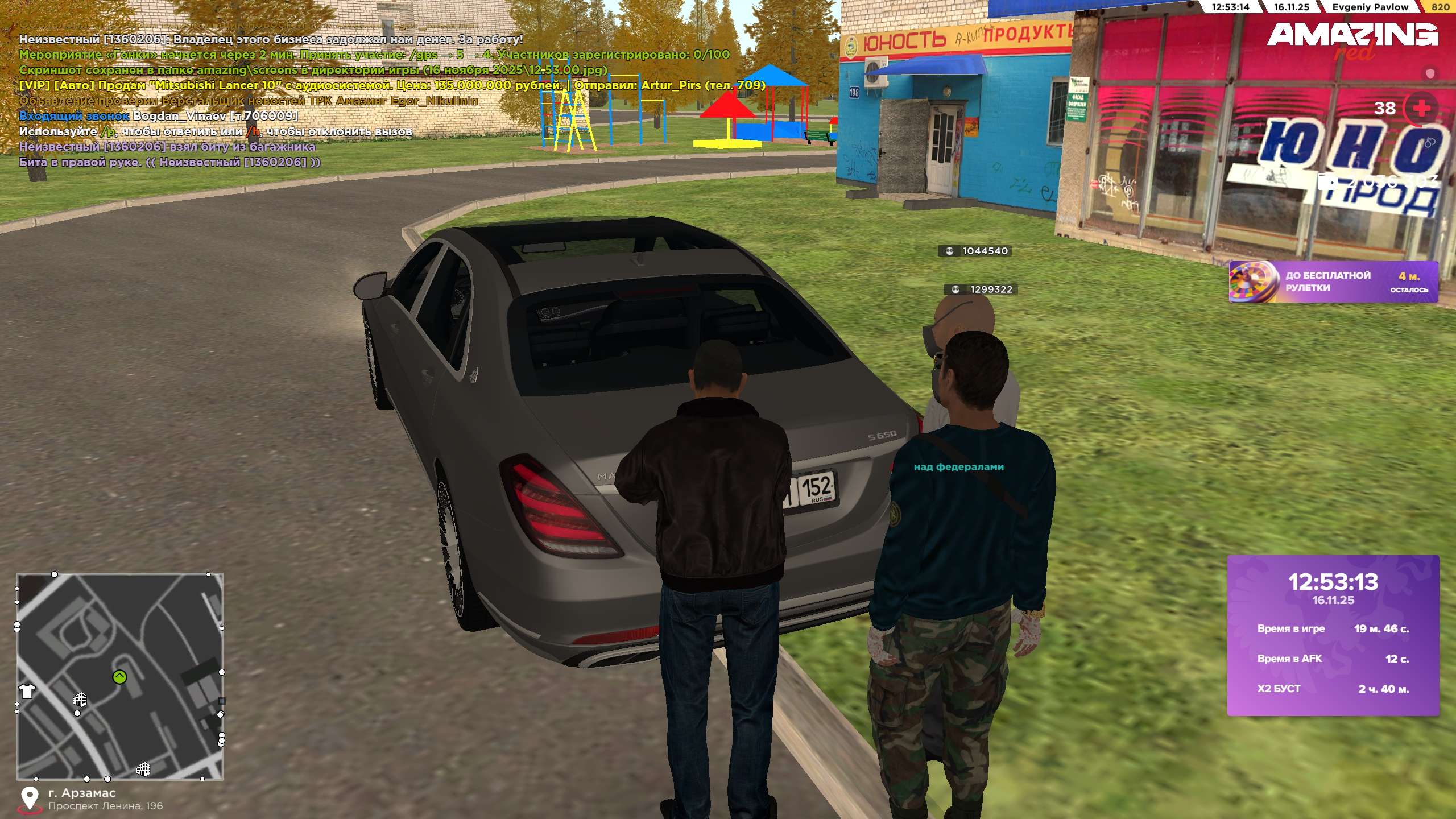Open the purple play-time stats panel
Image resolution: width=1456 pixels, height=819 pixels.
pos(1333,635)
